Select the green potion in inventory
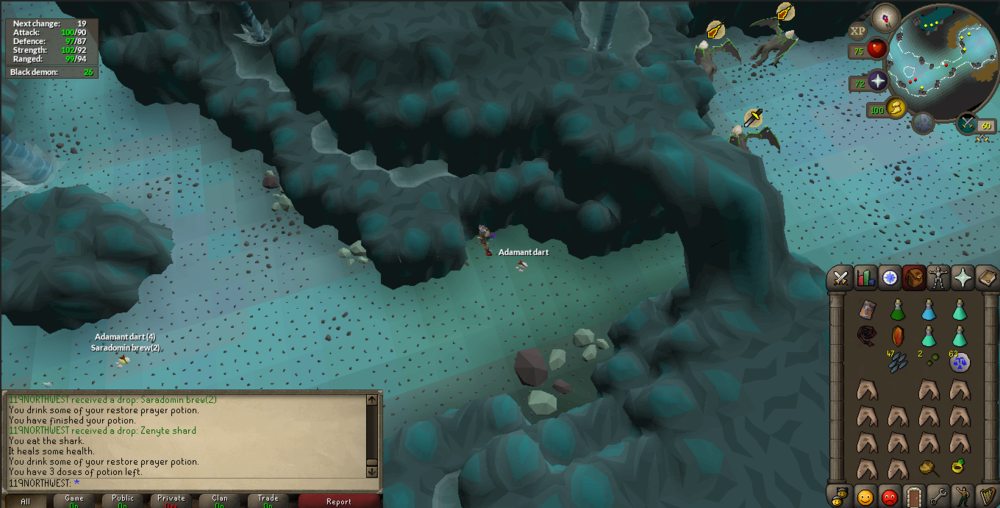The image size is (1000, 508). 897,310
